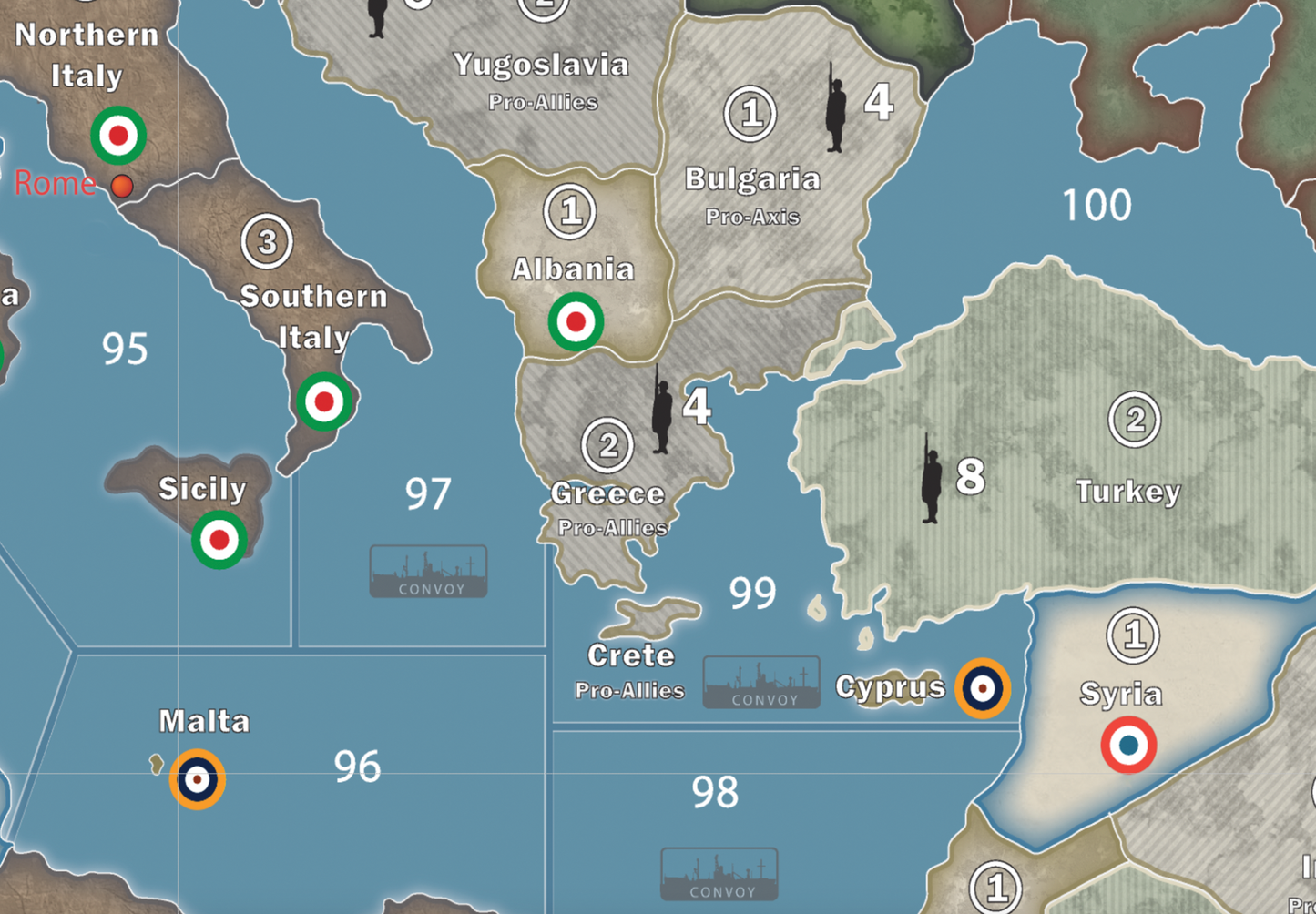
Task: Click the Cyprus British roundel
Action: tap(982, 688)
